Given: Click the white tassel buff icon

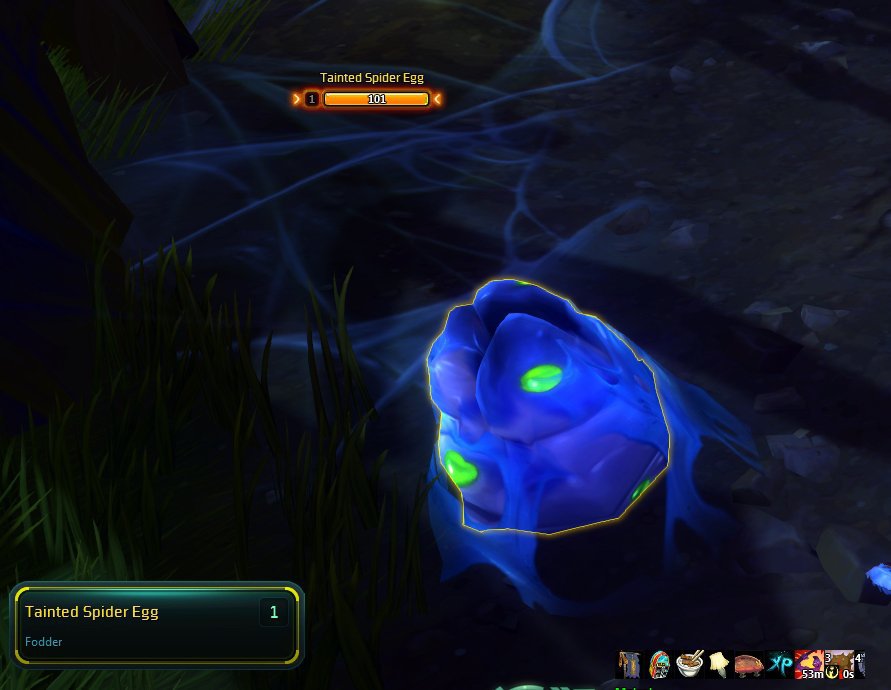Looking at the screenshot, I should 718,663.
